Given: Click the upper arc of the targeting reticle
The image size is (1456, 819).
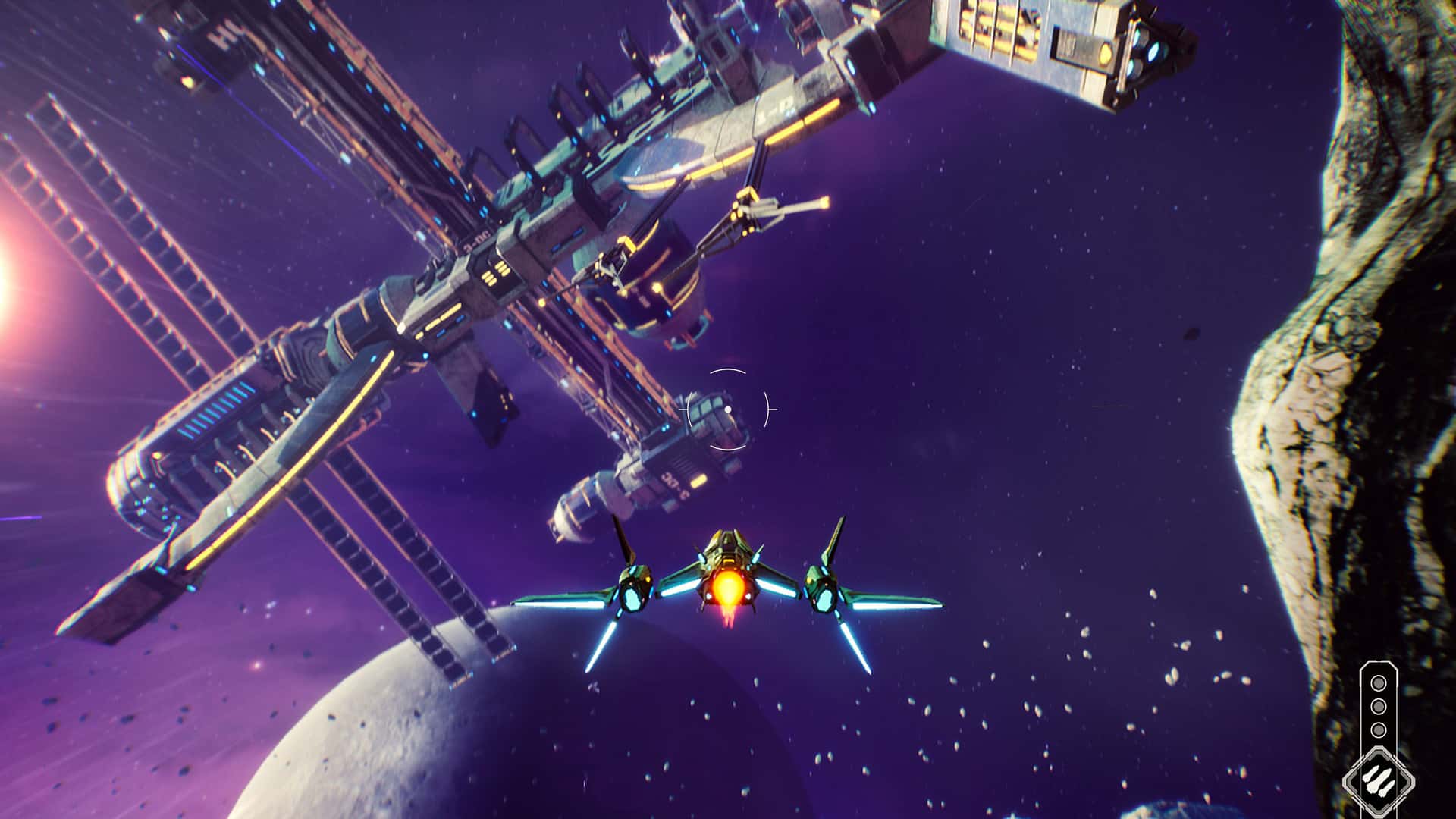Looking at the screenshot, I should 727,371.
